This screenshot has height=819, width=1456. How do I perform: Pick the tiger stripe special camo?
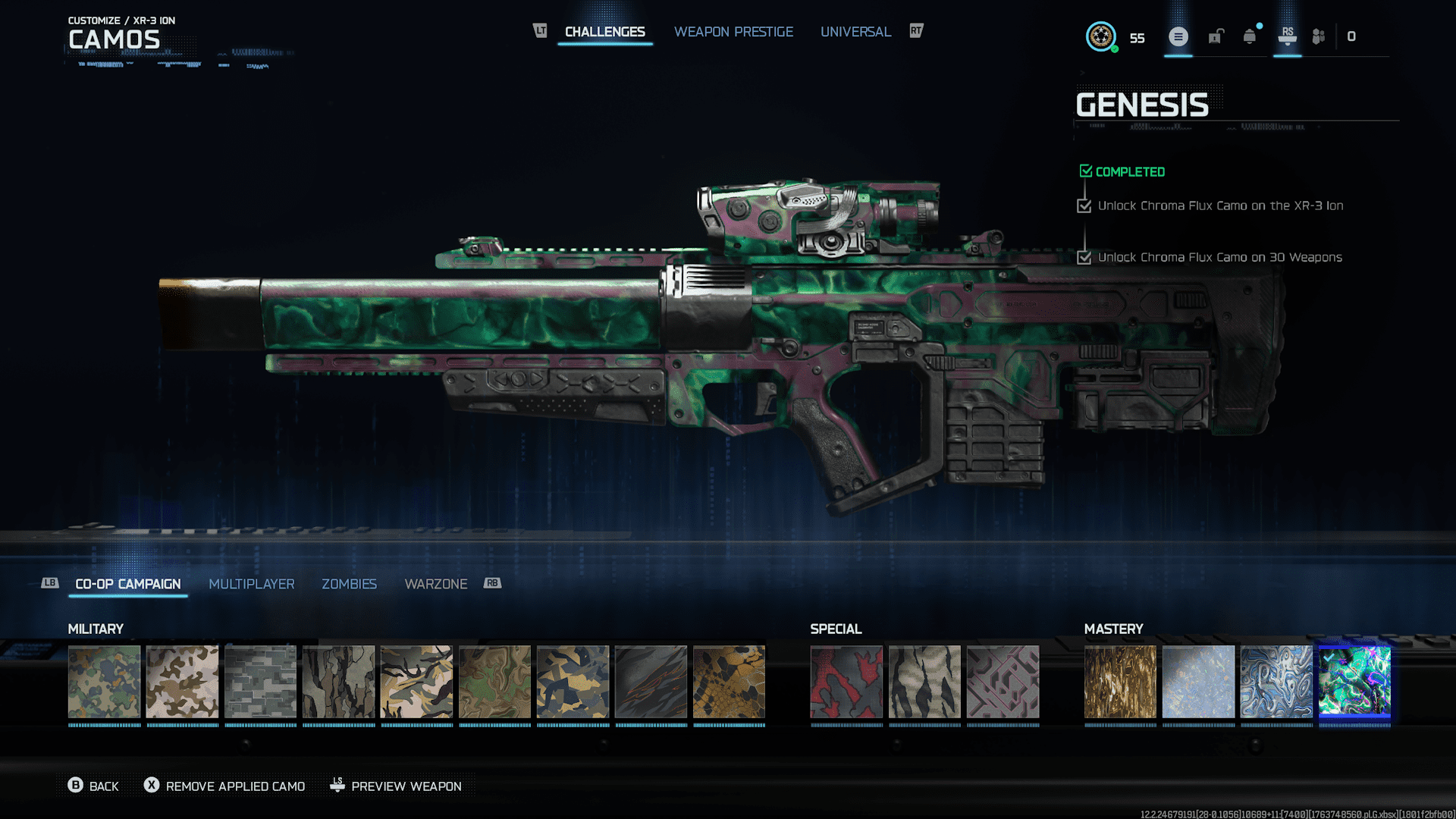(924, 682)
